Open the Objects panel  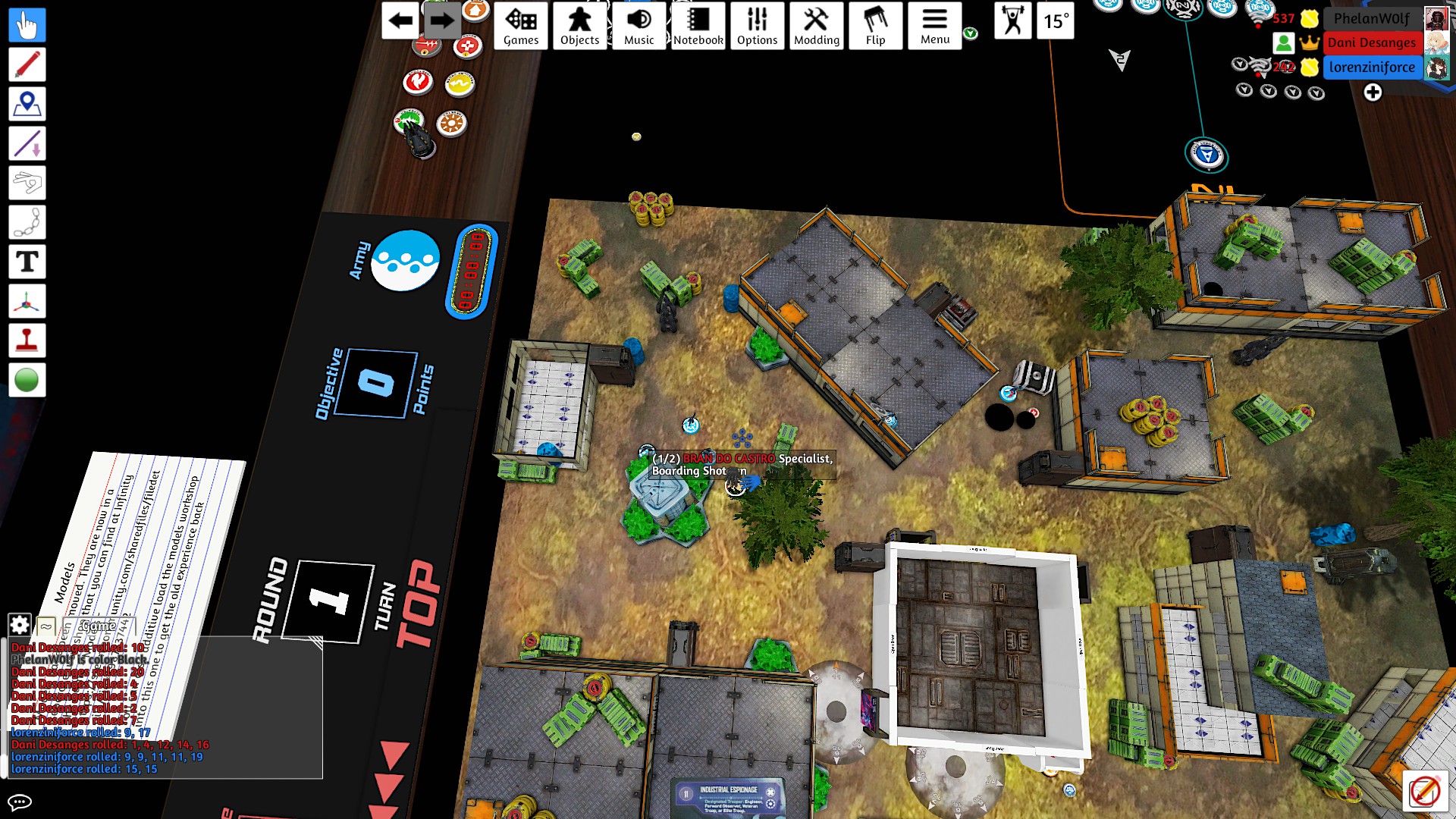pos(579,26)
